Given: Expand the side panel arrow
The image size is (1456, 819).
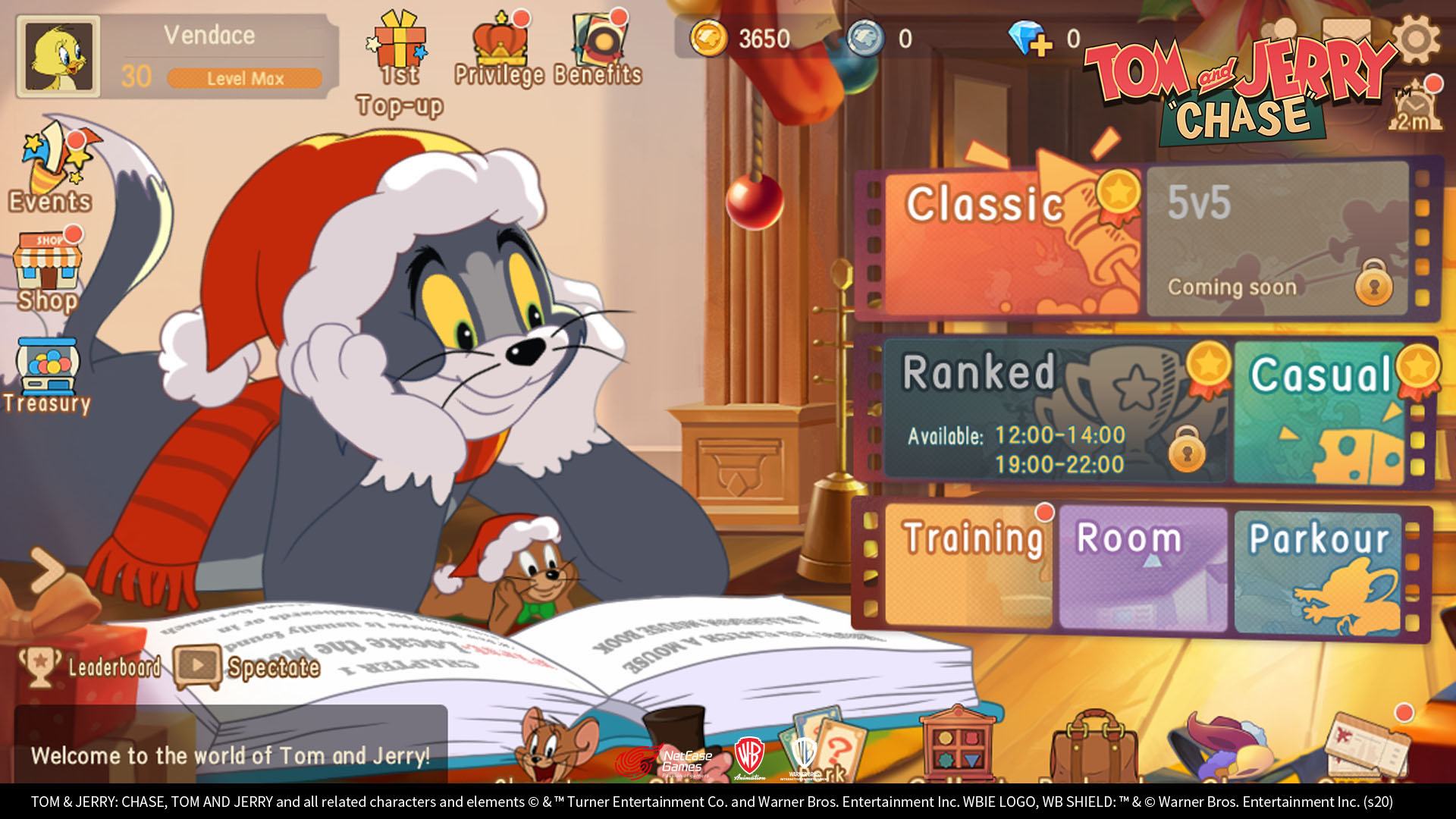Looking at the screenshot, I should tap(47, 570).
